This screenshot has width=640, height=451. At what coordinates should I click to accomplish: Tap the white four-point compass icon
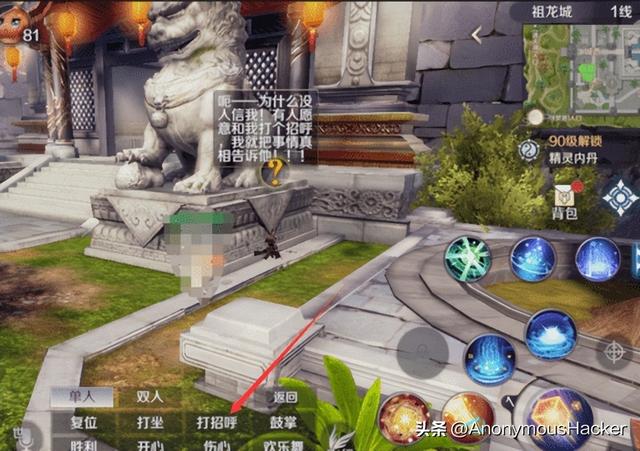[x=621, y=196]
